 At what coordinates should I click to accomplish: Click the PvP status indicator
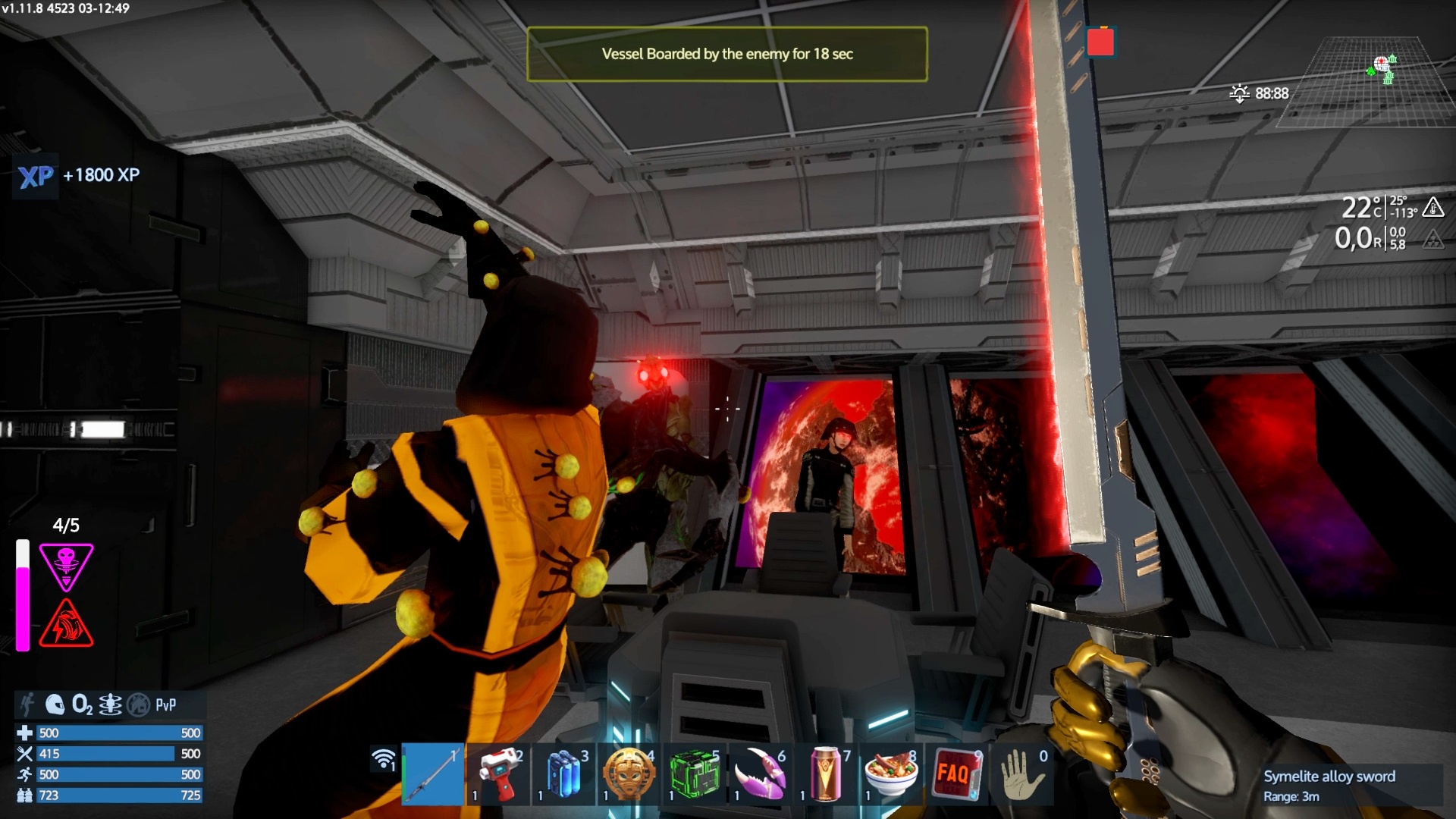pyautogui.click(x=165, y=704)
